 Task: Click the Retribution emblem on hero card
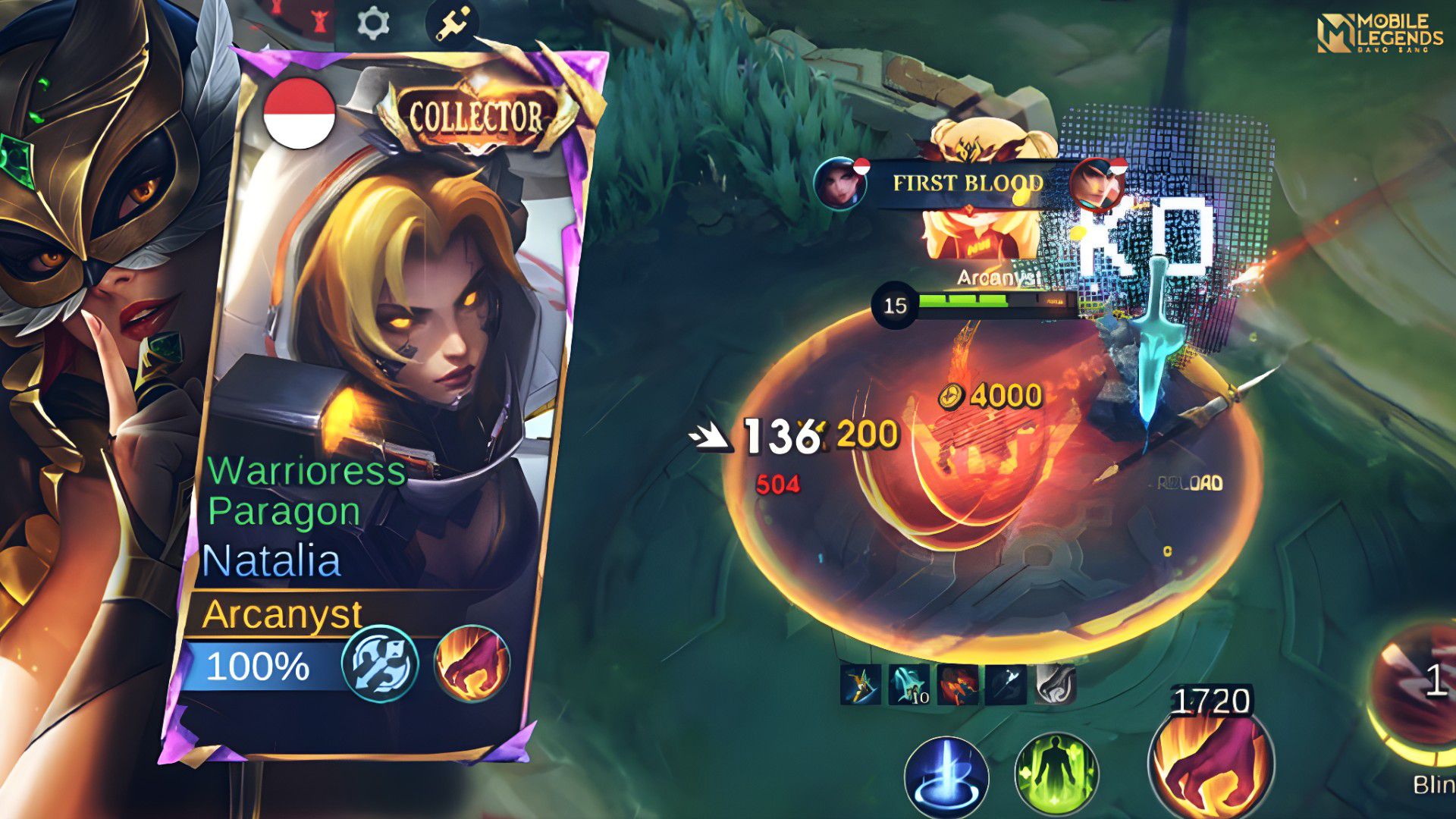click(380, 664)
